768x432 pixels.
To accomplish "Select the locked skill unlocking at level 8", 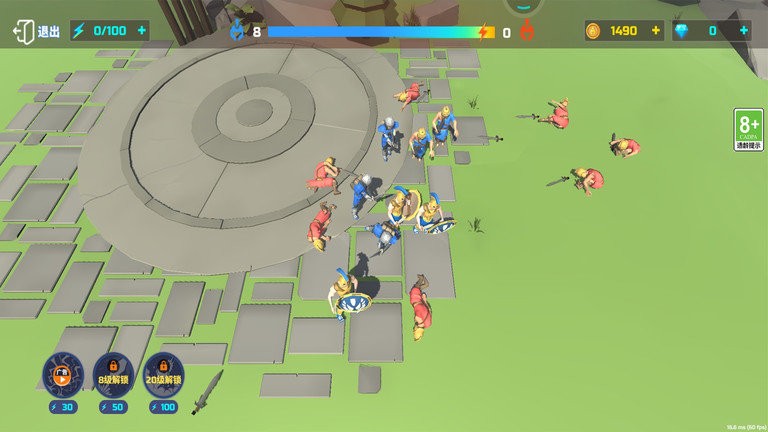I will tap(112, 374).
